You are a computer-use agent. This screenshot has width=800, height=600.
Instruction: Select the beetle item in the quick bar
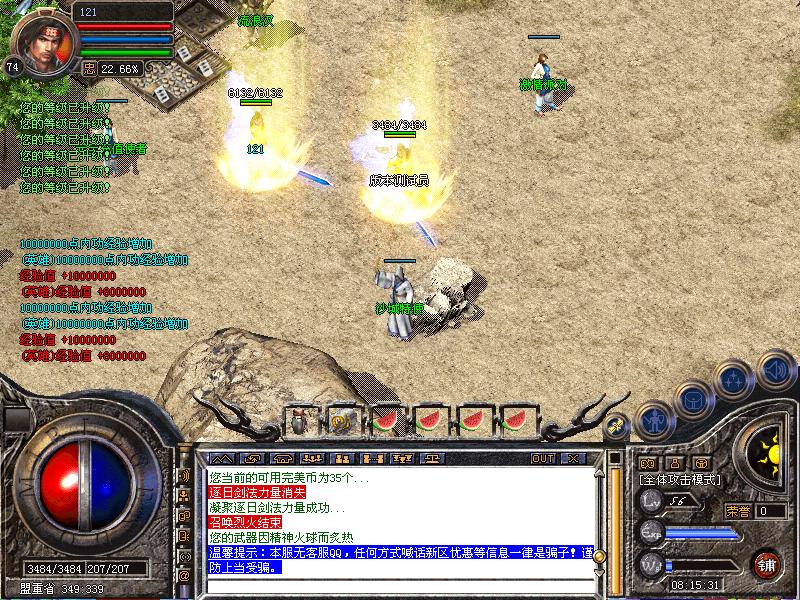click(x=301, y=421)
